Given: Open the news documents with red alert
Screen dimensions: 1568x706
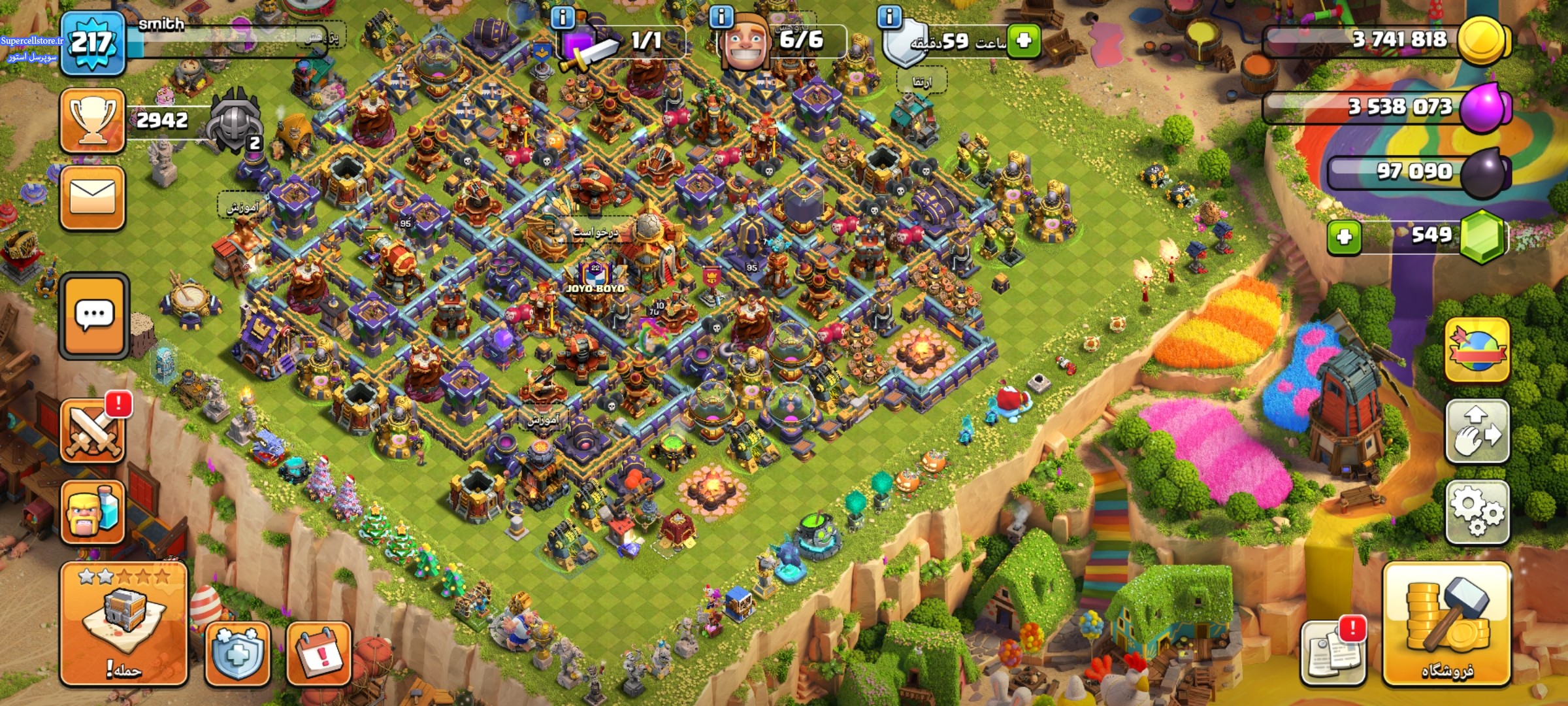Looking at the screenshot, I should click(x=1331, y=652).
